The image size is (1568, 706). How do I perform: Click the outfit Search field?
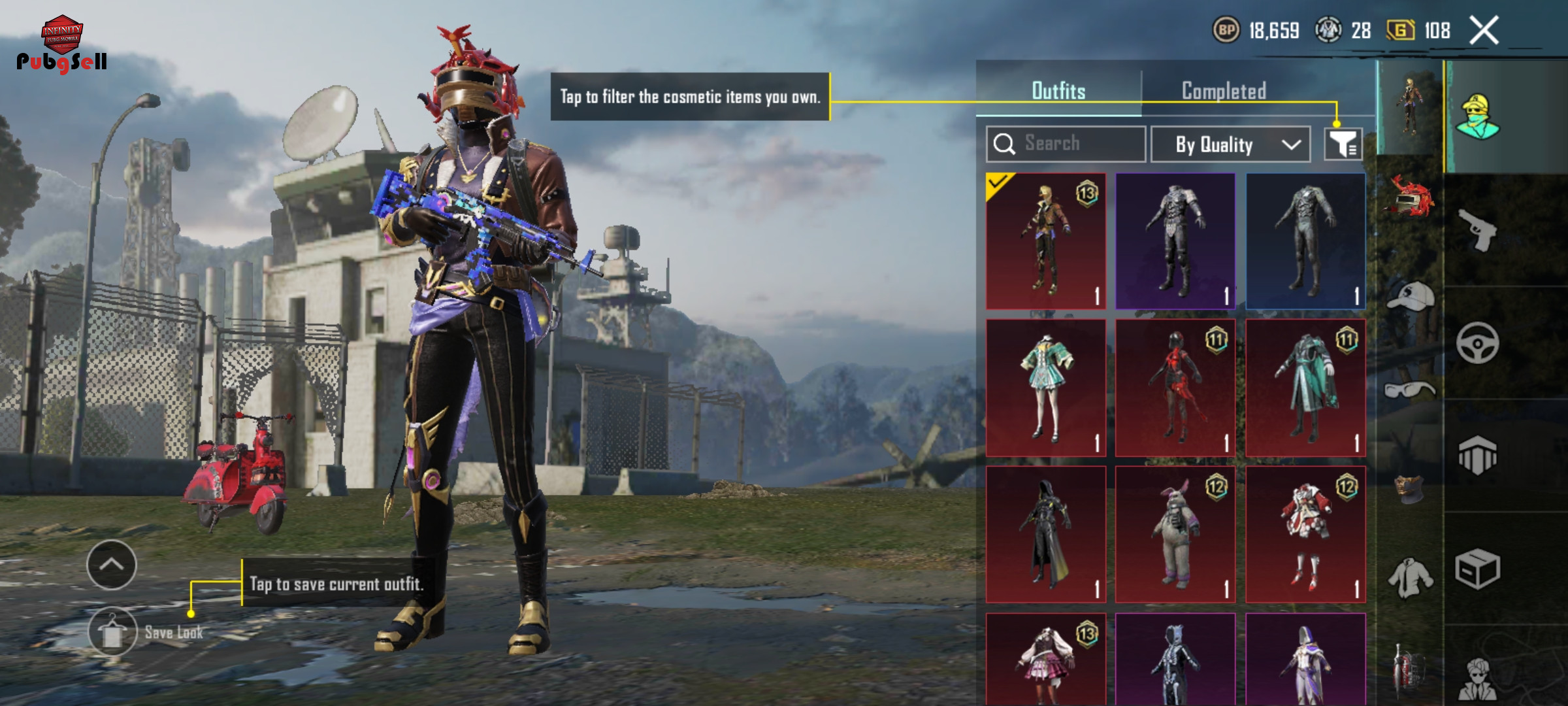[x=1066, y=144]
